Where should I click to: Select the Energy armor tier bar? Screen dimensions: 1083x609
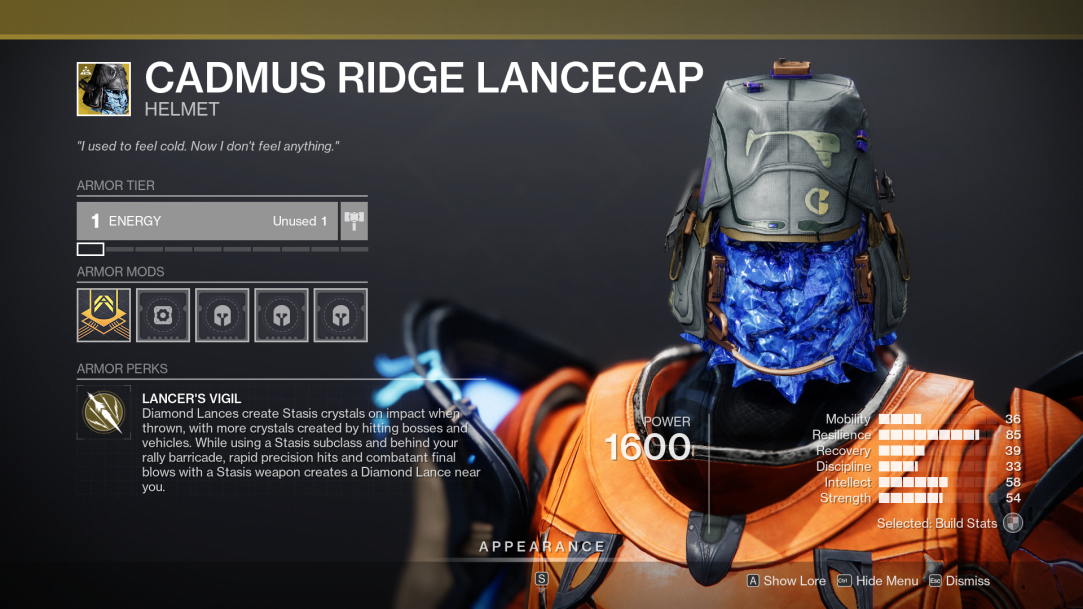coord(207,221)
